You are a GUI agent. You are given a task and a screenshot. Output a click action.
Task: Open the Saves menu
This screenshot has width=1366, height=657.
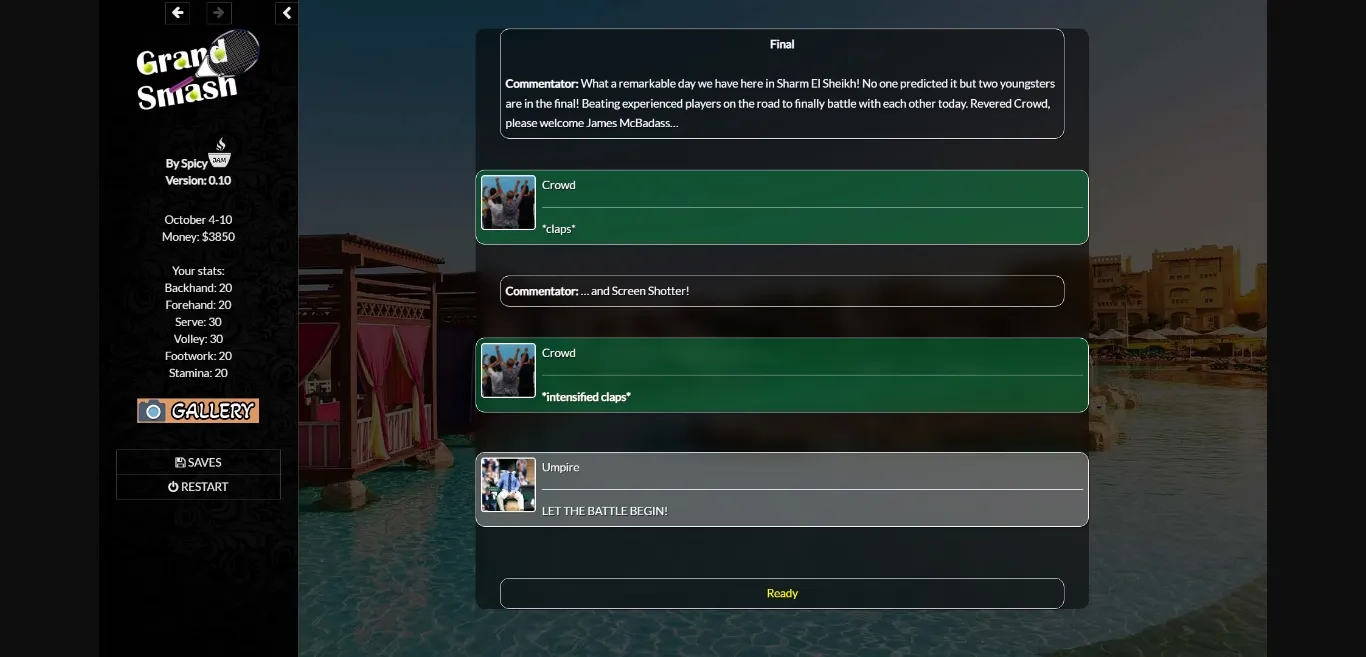(198, 462)
